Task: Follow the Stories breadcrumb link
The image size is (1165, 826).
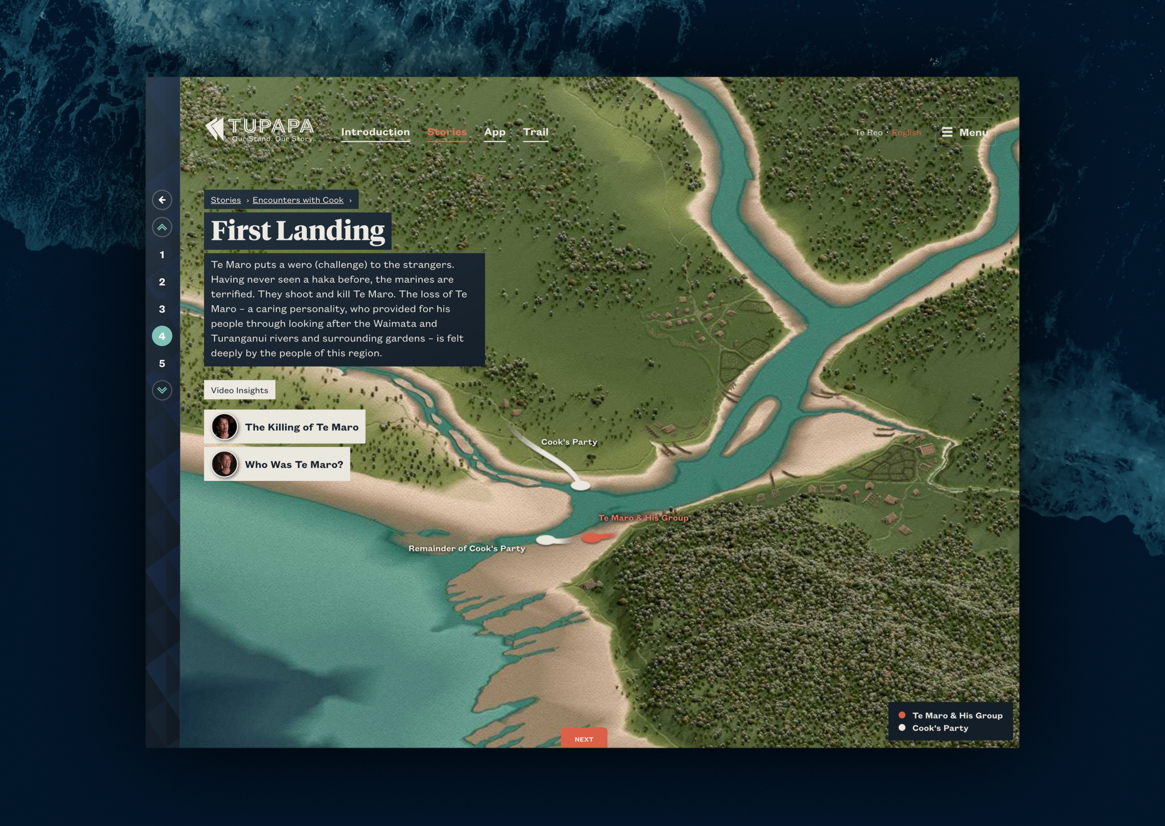Action: click(226, 200)
